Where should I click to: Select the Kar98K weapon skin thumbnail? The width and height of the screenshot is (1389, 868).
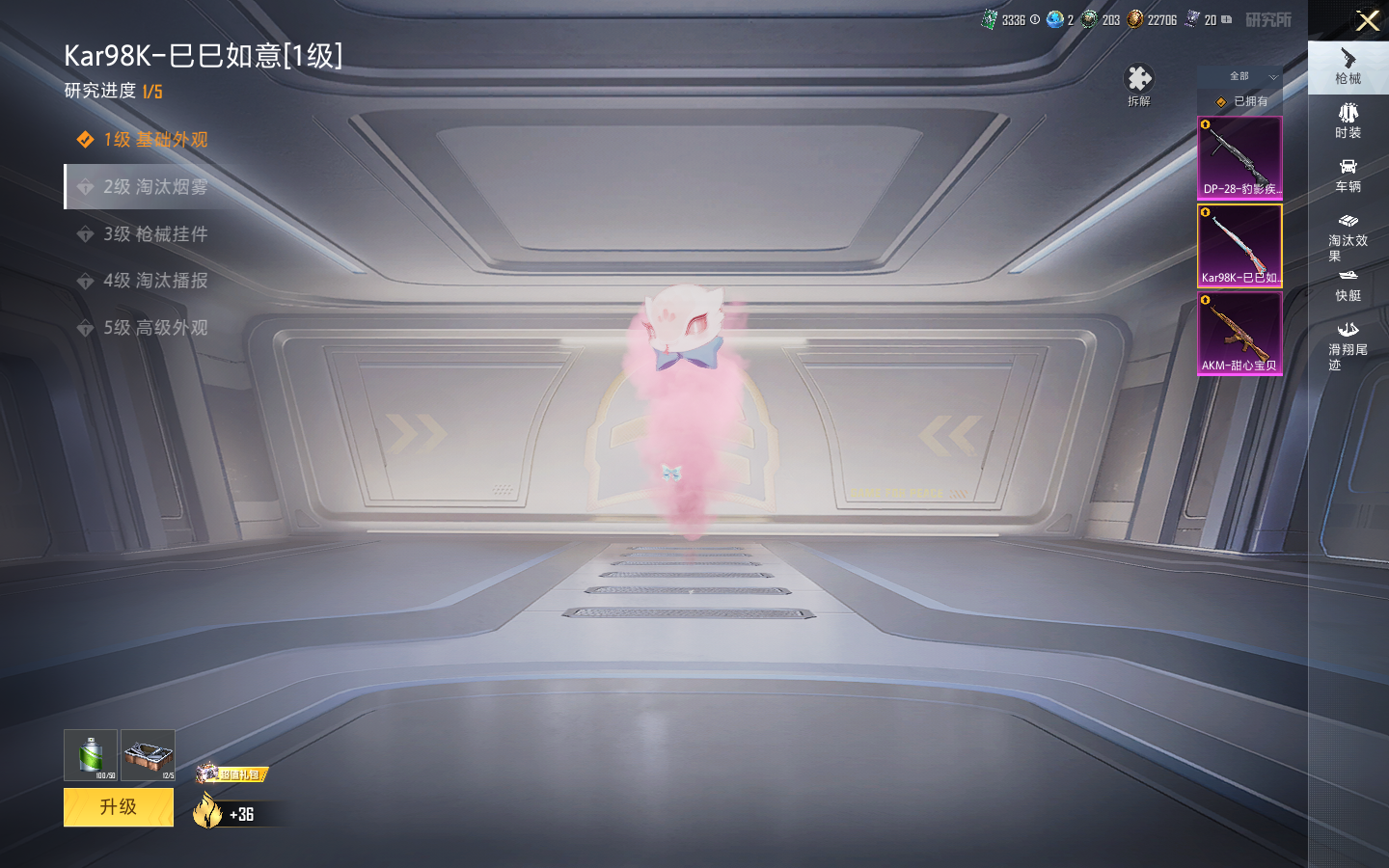tap(1239, 246)
